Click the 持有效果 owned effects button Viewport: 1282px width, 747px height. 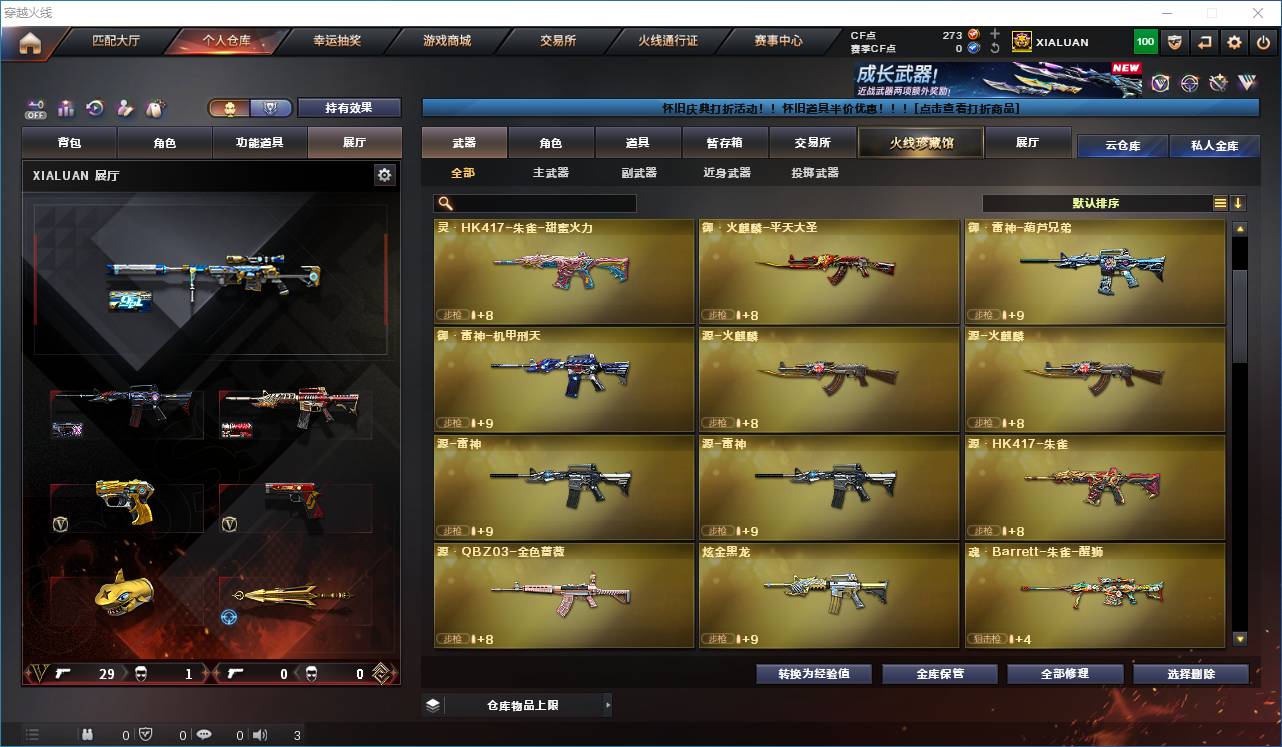[348, 108]
